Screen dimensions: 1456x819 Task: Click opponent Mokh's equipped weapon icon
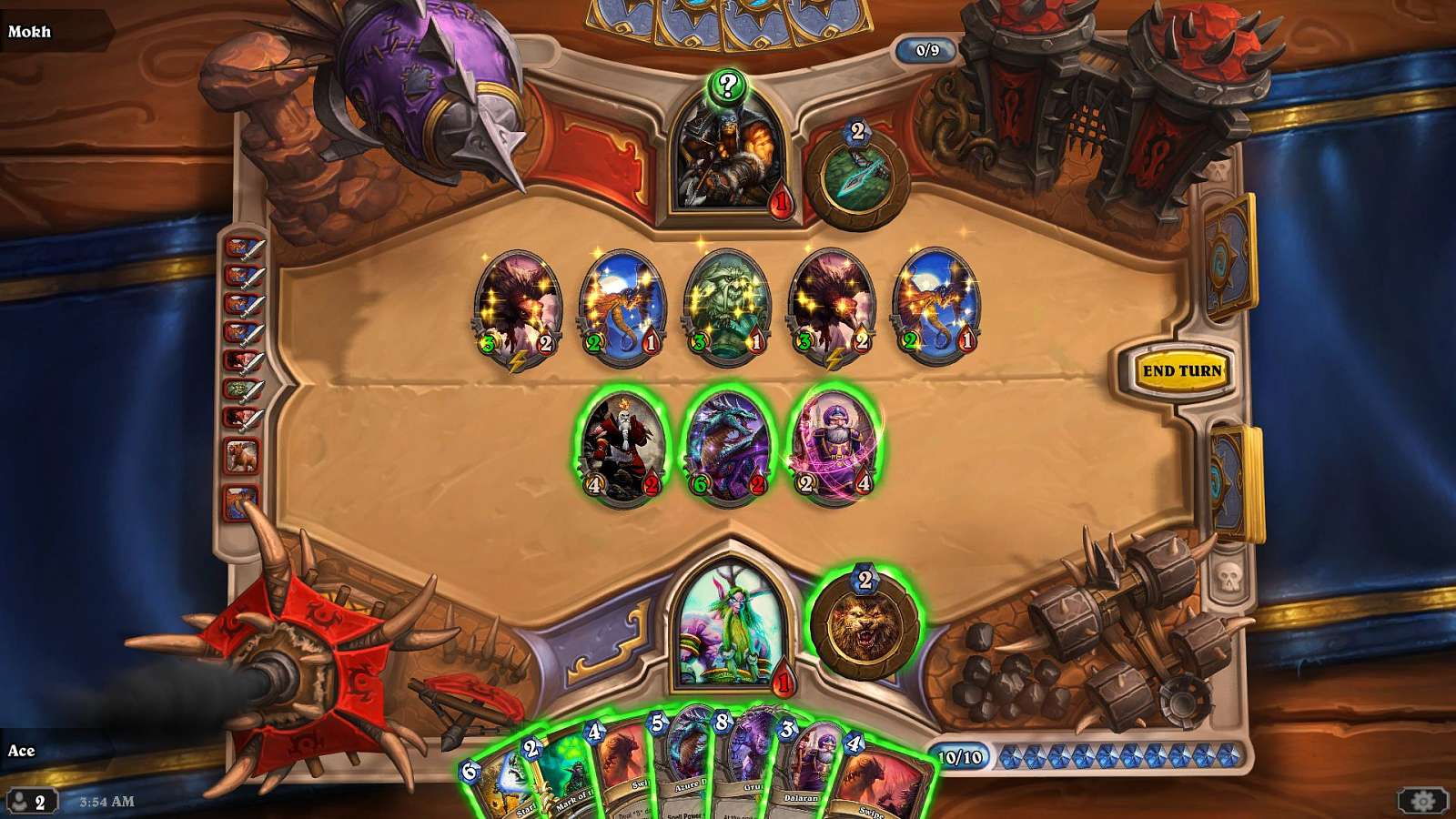pyautogui.click(x=859, y=172)
